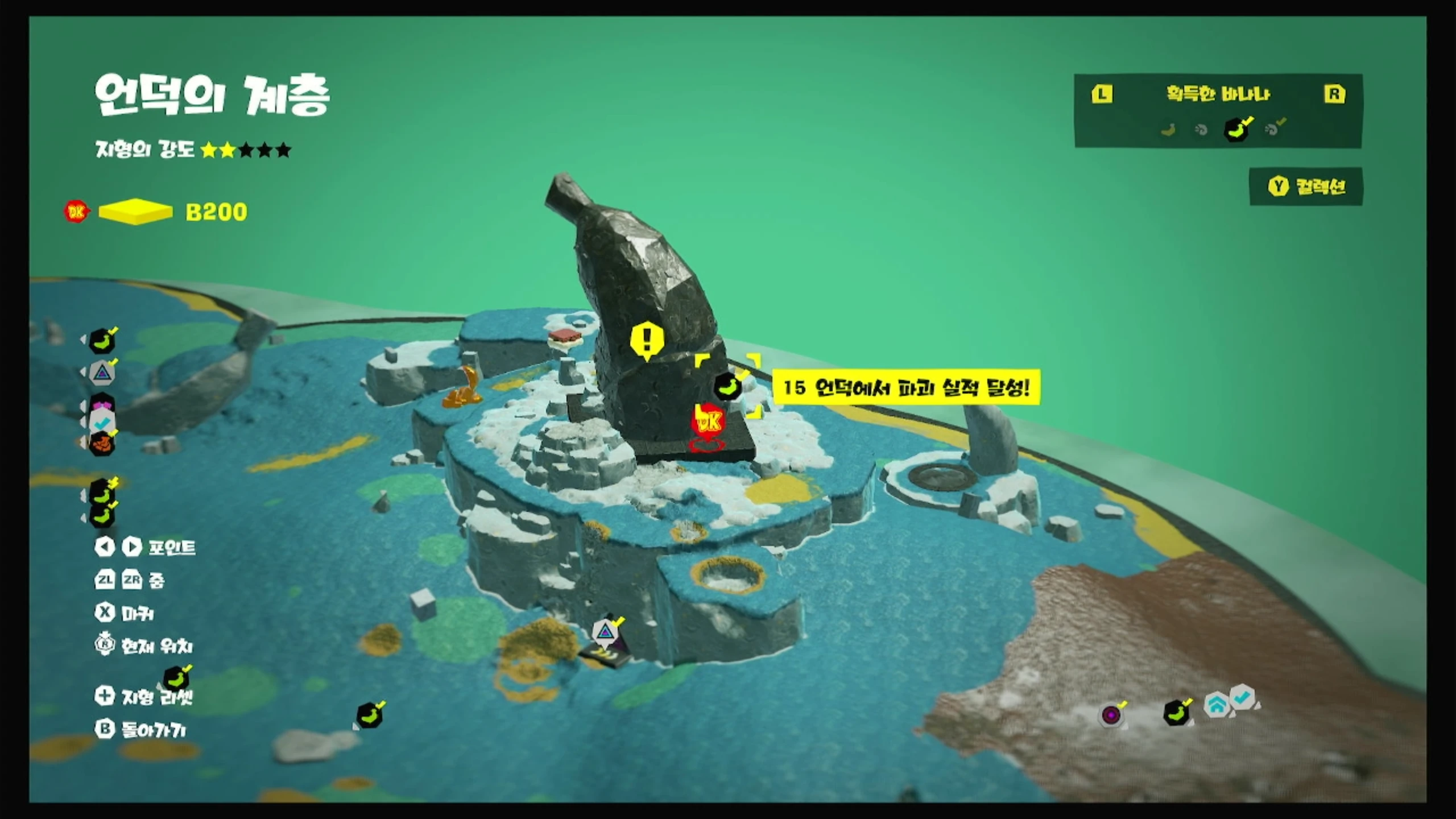Click the DK current position marker

point(708,422)
